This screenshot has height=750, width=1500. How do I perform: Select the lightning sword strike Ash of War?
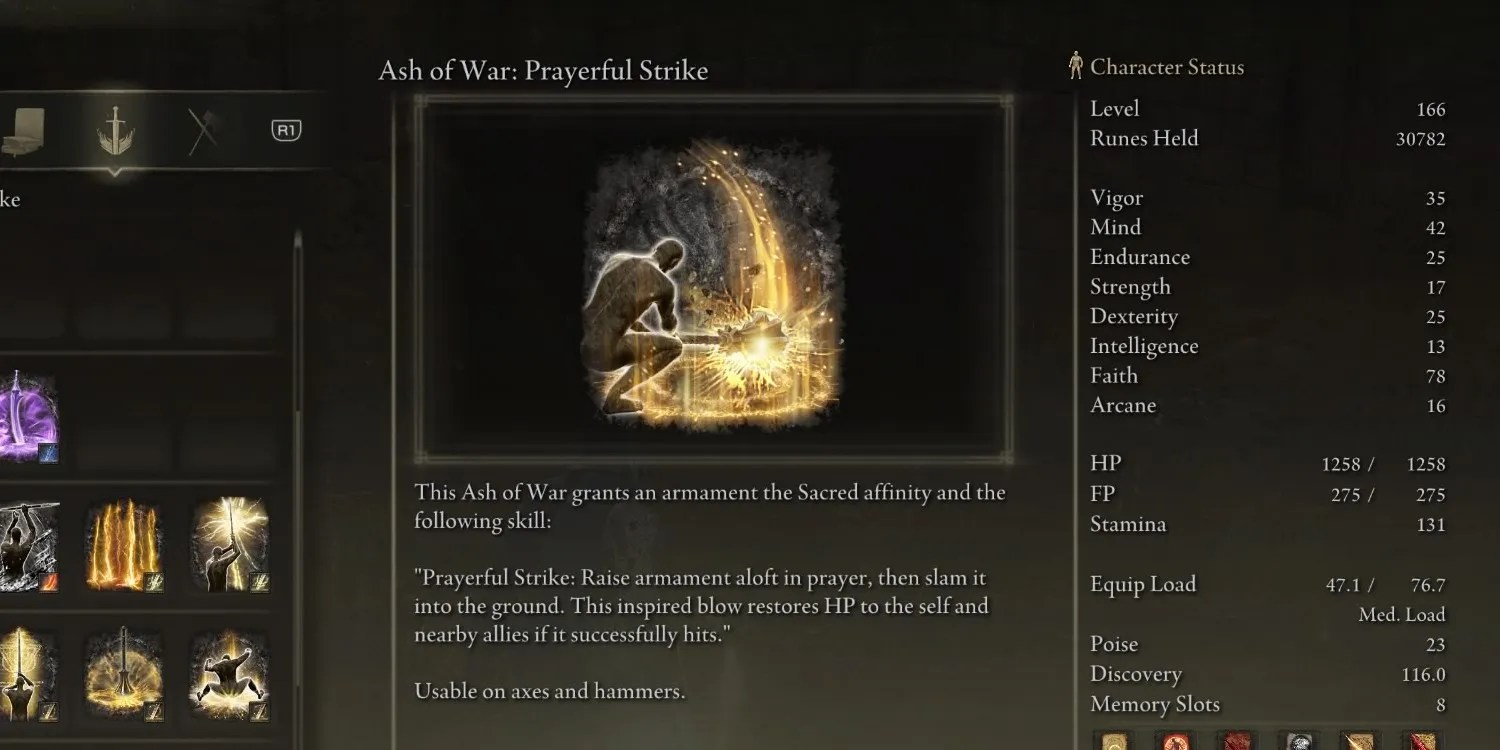pos(230,545)
